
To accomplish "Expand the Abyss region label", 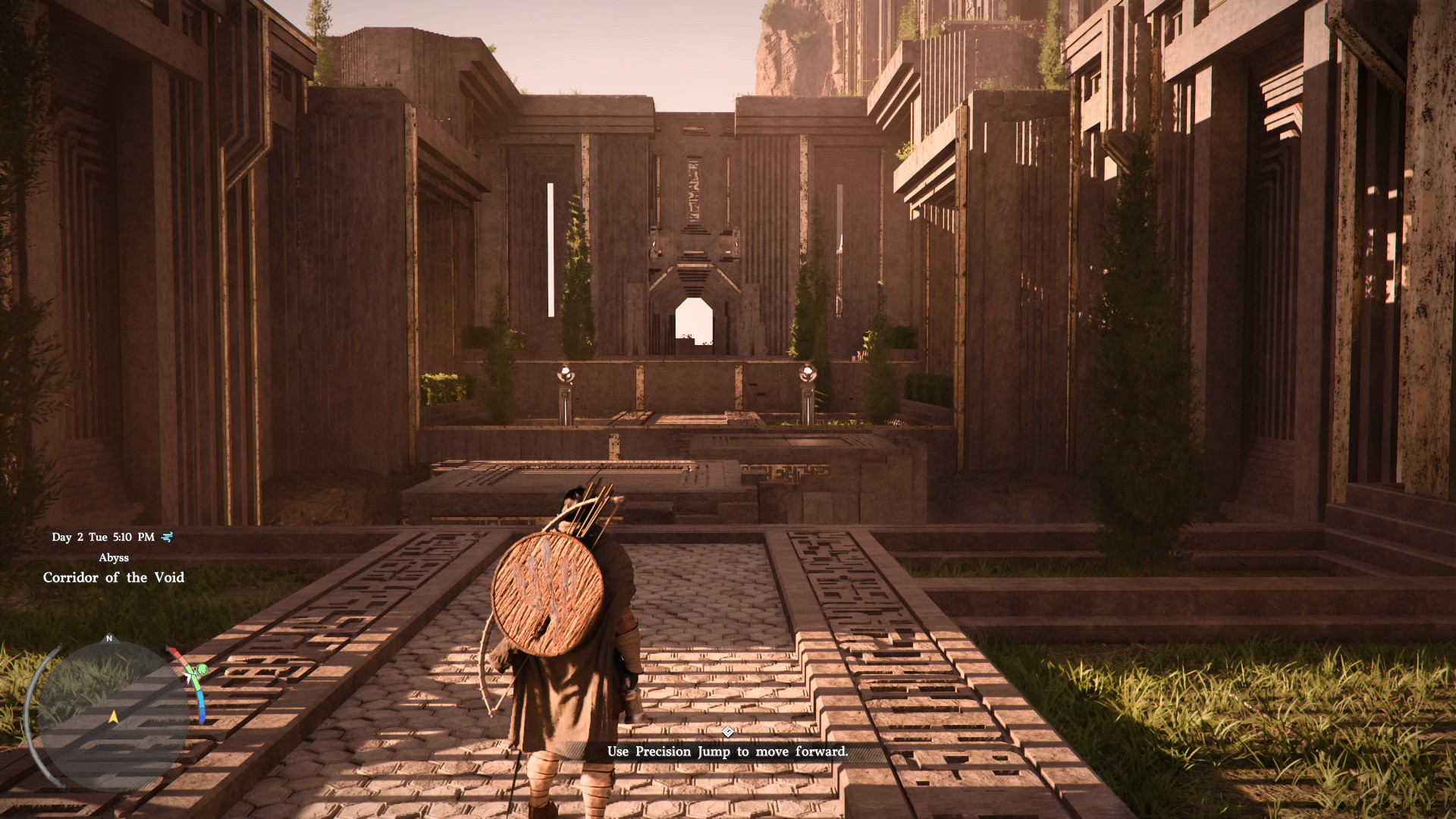I will click(x=114, y=558).
